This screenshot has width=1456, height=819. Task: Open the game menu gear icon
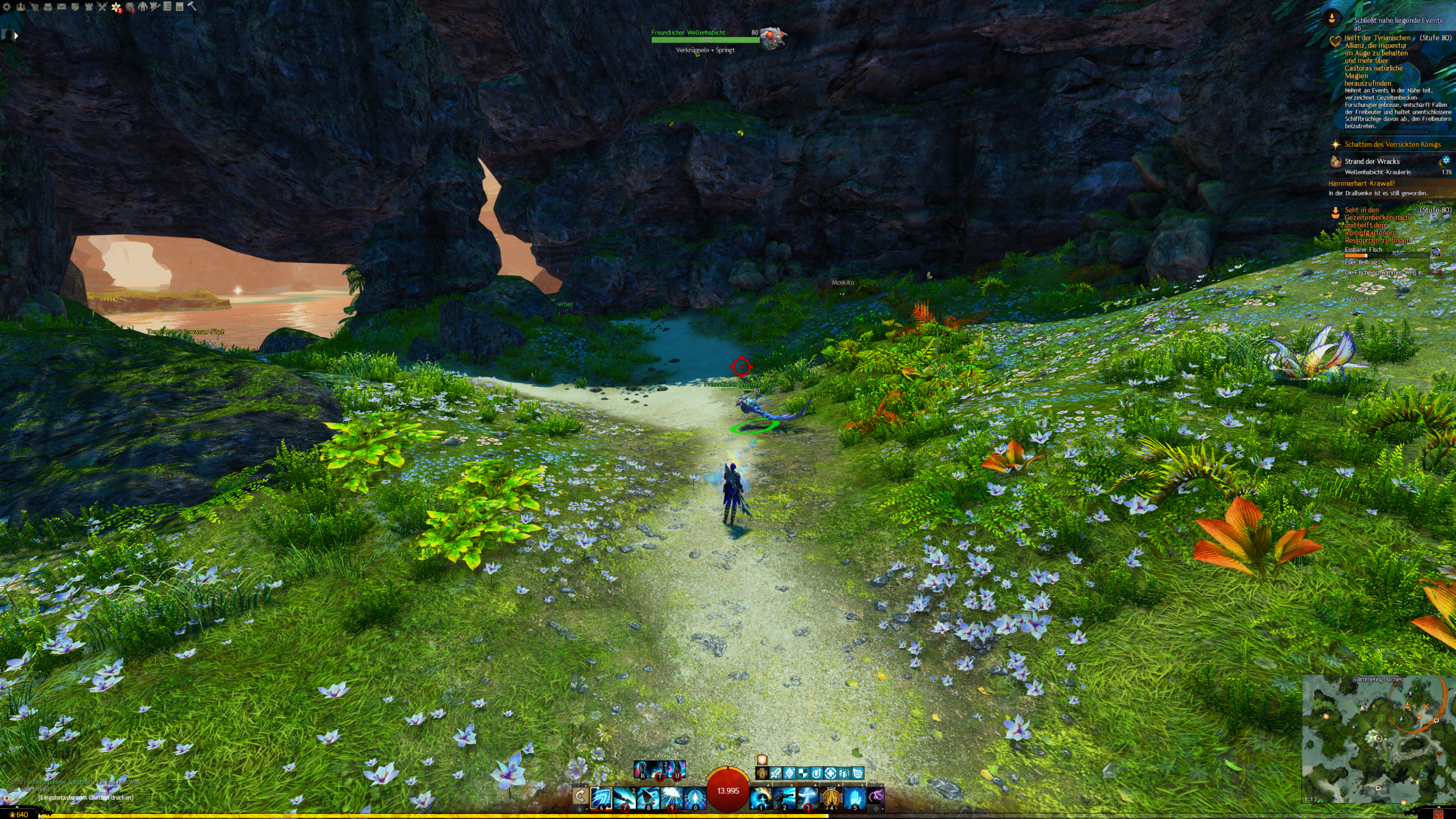click(x=7, y=7)
